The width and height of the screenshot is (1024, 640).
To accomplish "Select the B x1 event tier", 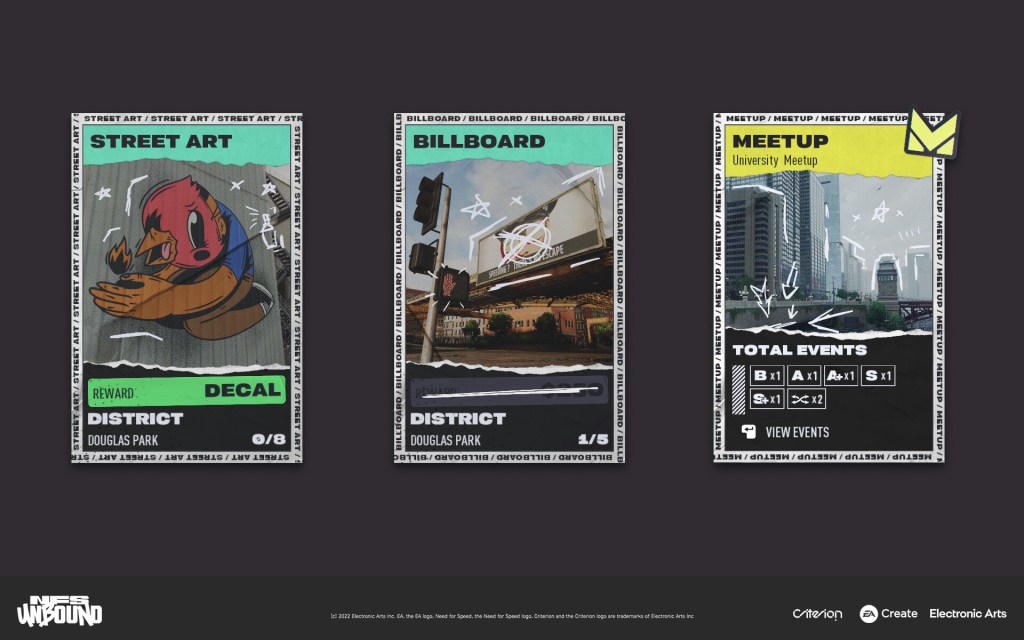I will (767, 376).
